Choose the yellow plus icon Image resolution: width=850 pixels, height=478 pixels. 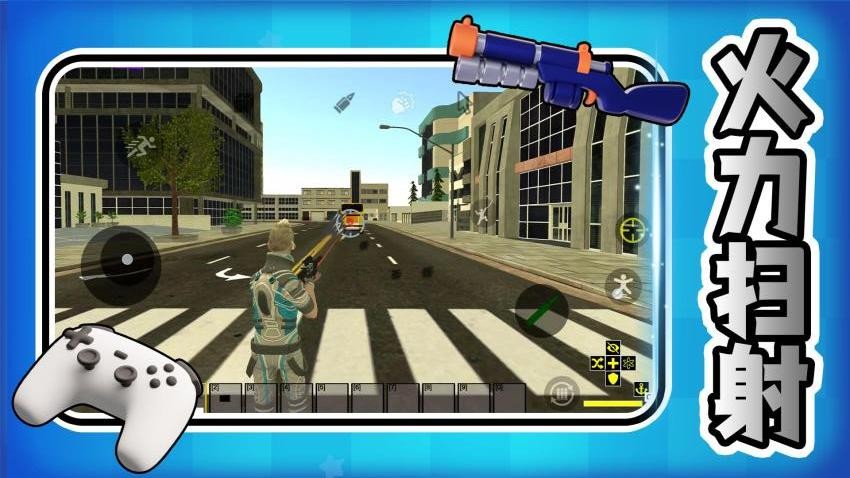614,363
